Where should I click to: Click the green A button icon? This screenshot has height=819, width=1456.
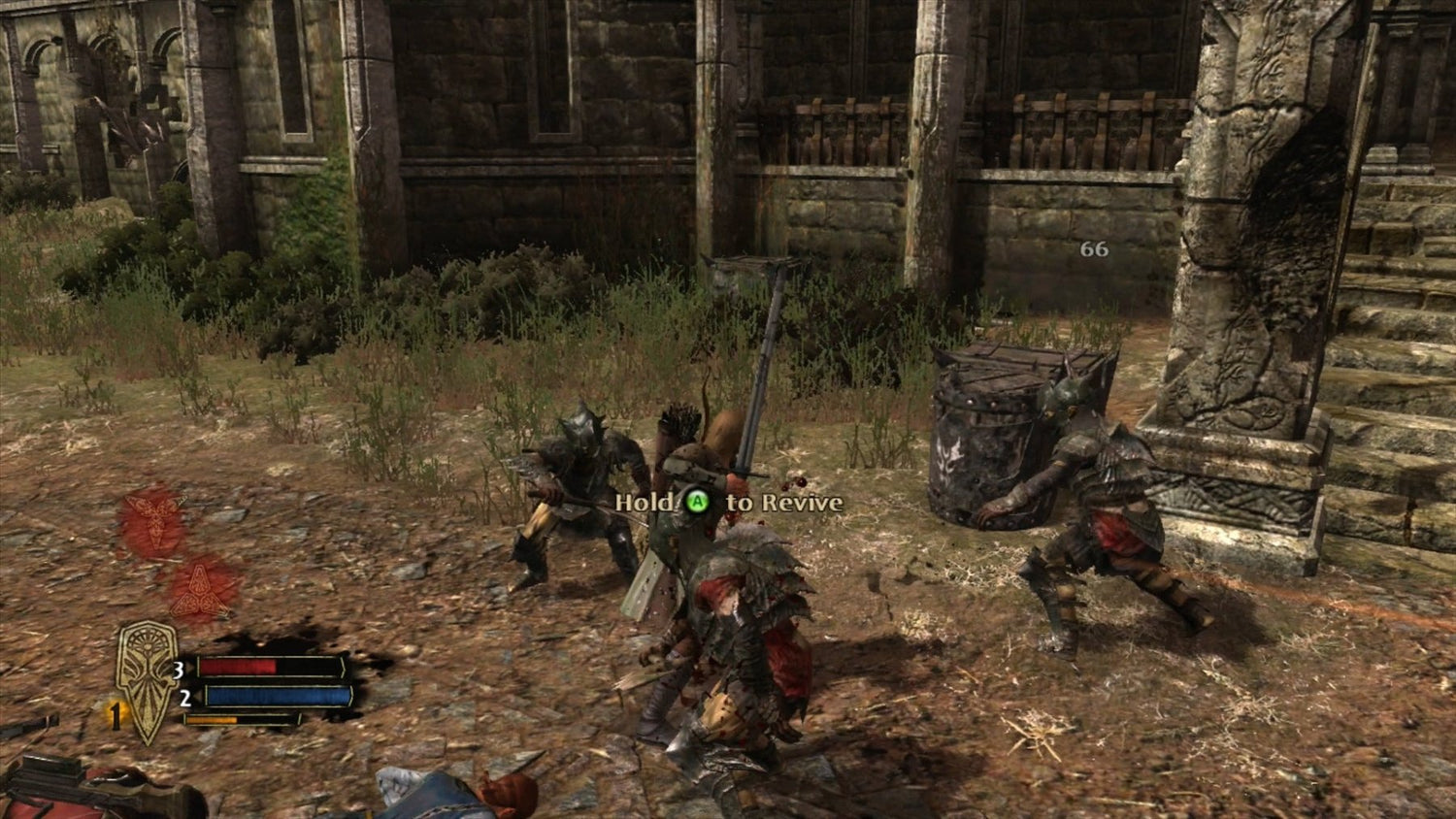click(x=697, y=503)
